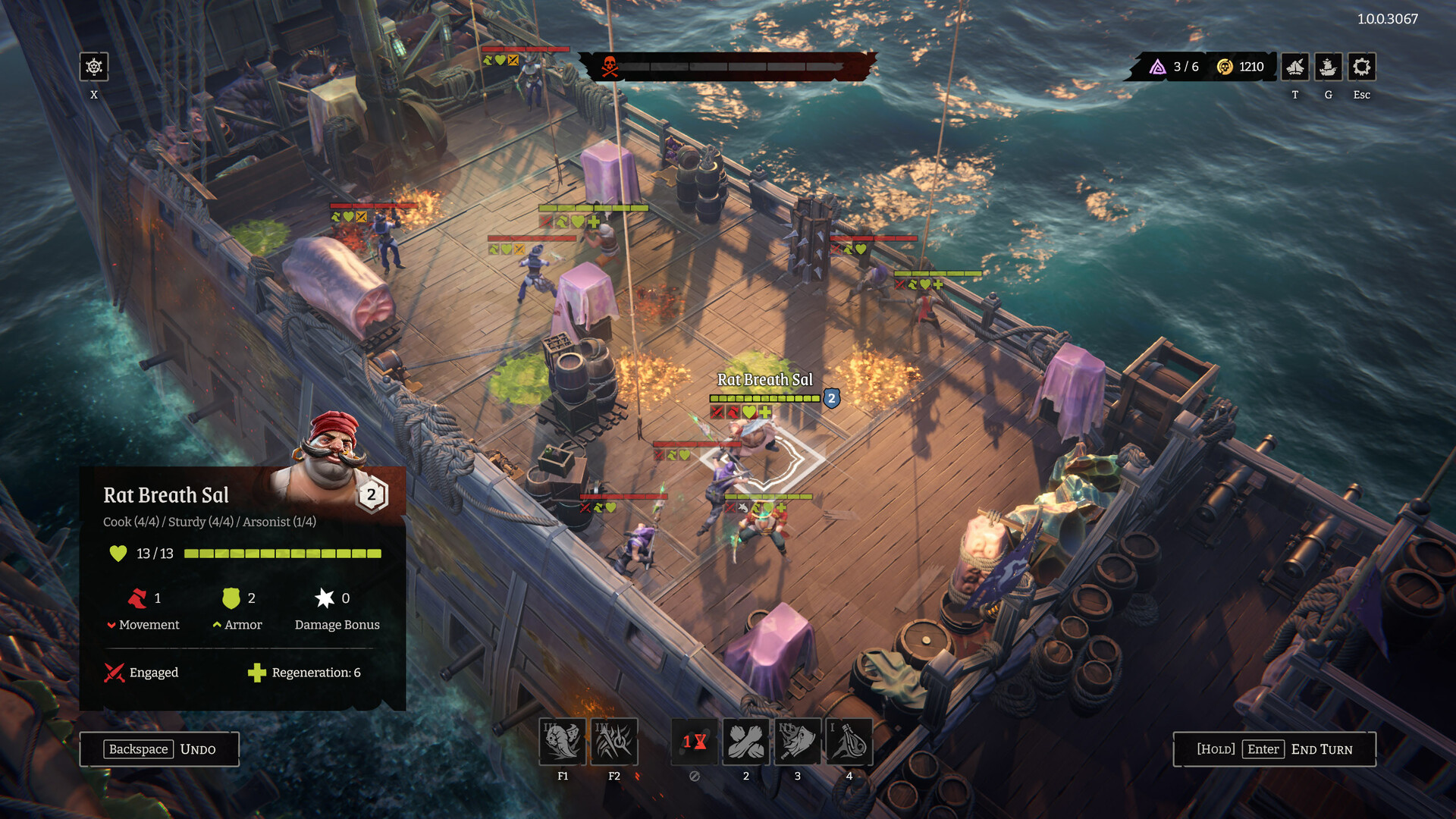Screen dimensions: 1456x819
Task: Click the gold skull currency icon
Action: click(1224, 66)
